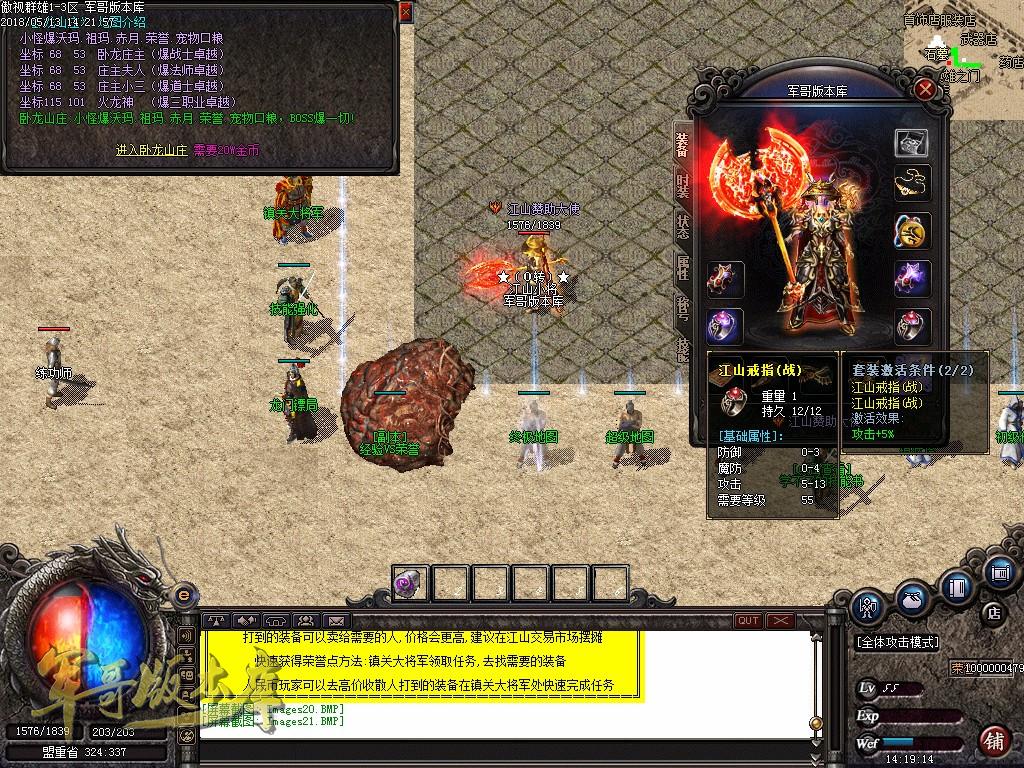Follow the 进入卧龙山庄 link

pyautogui.click(x=151, y=150)
